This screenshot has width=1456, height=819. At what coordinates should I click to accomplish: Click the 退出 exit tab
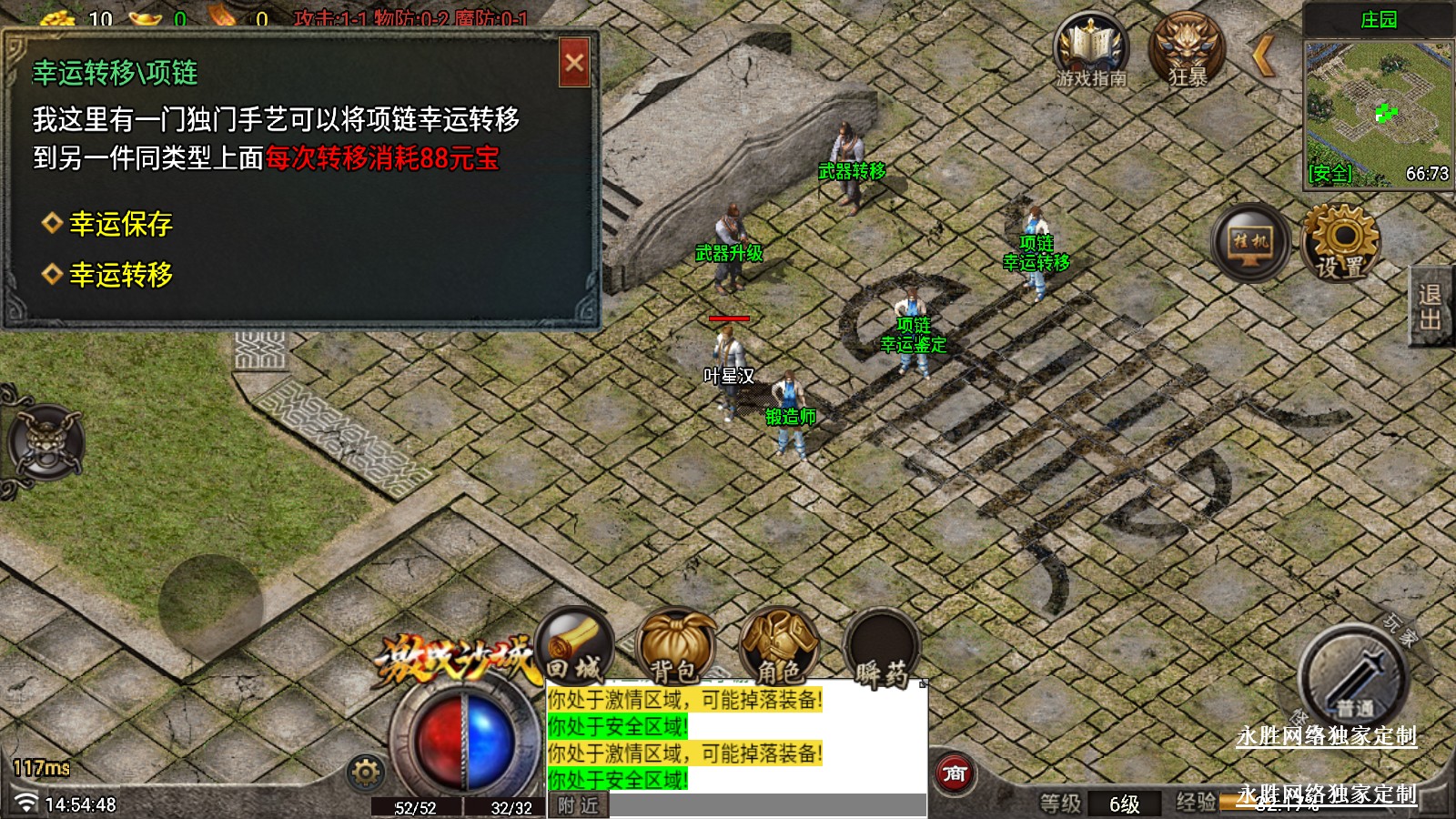coord(1431,307)
